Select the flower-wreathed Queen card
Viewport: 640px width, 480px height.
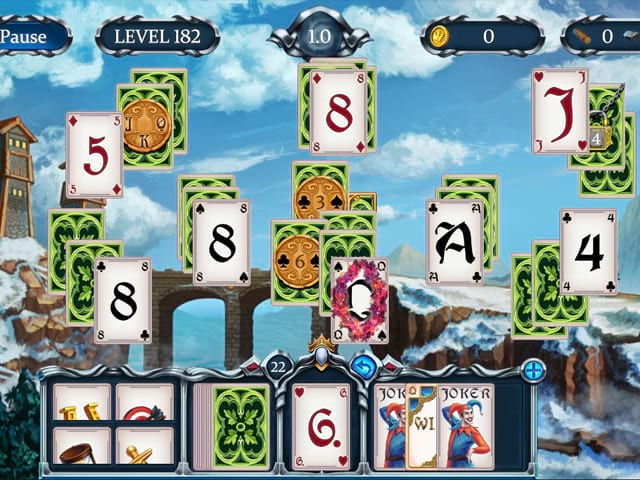click(x=359, y=300)
